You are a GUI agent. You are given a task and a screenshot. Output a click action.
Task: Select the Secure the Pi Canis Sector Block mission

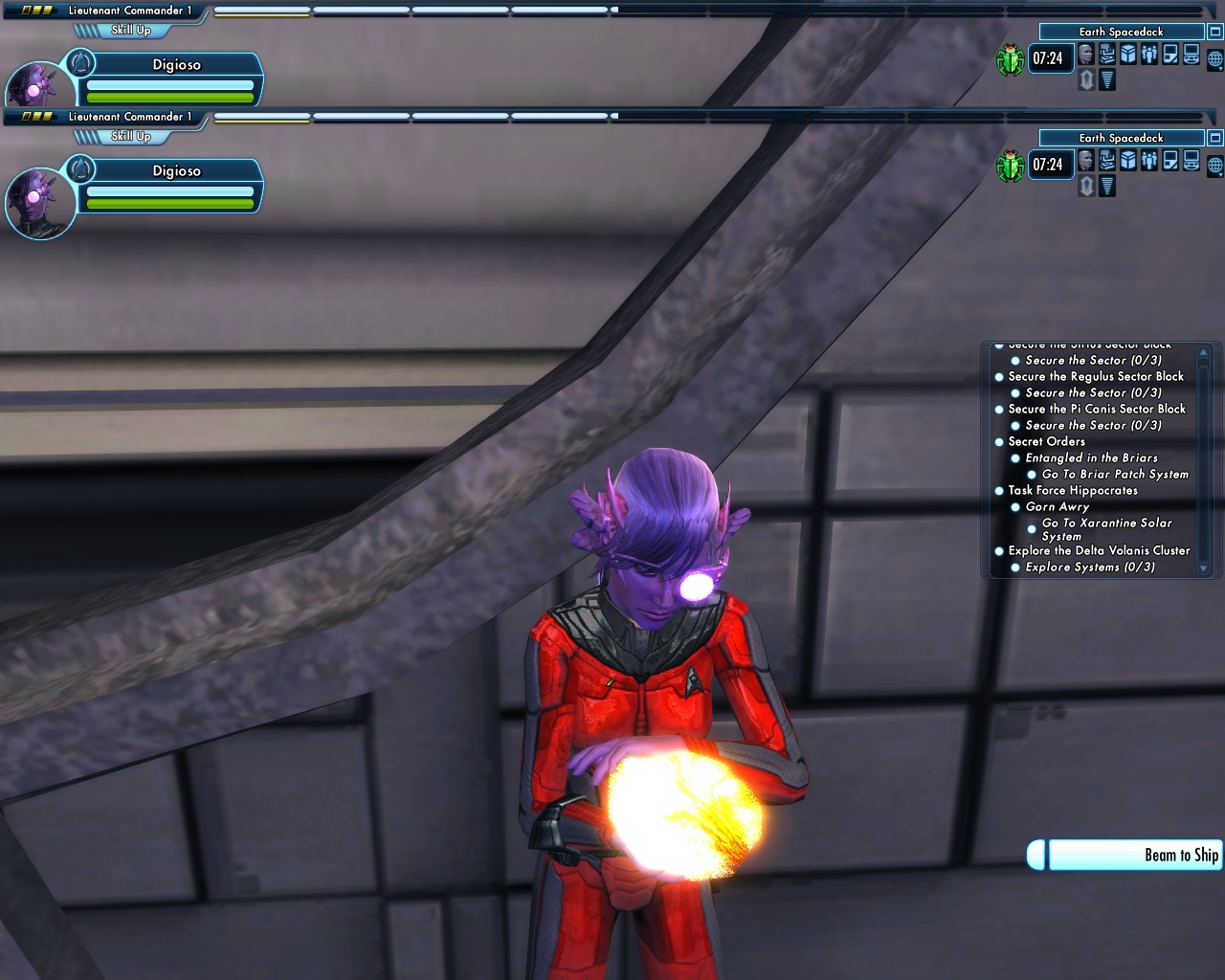pos(1096,410)
